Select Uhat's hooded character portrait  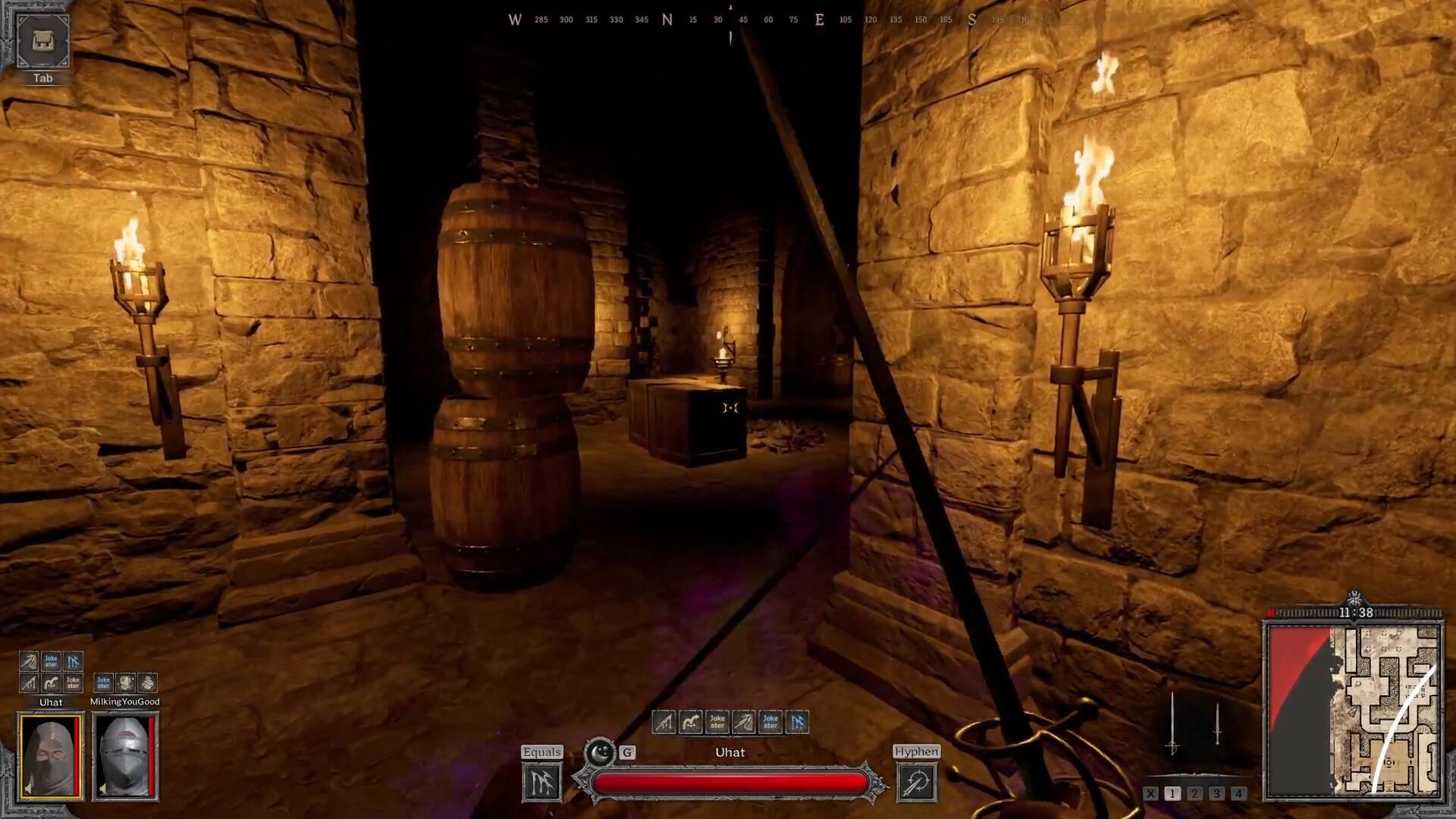coord(51,757)
